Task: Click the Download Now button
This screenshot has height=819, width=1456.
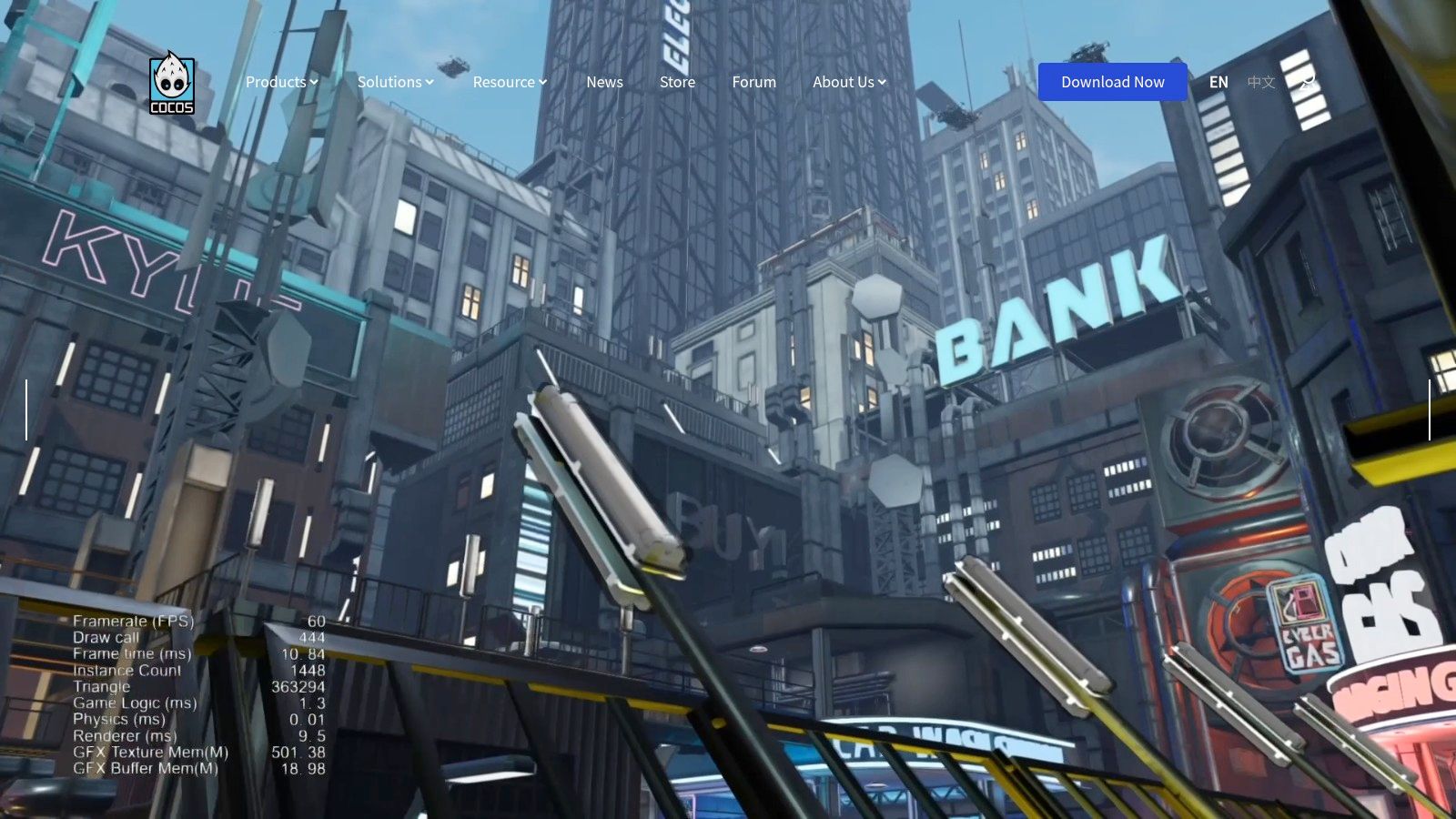Action: tap(1112, 81)
